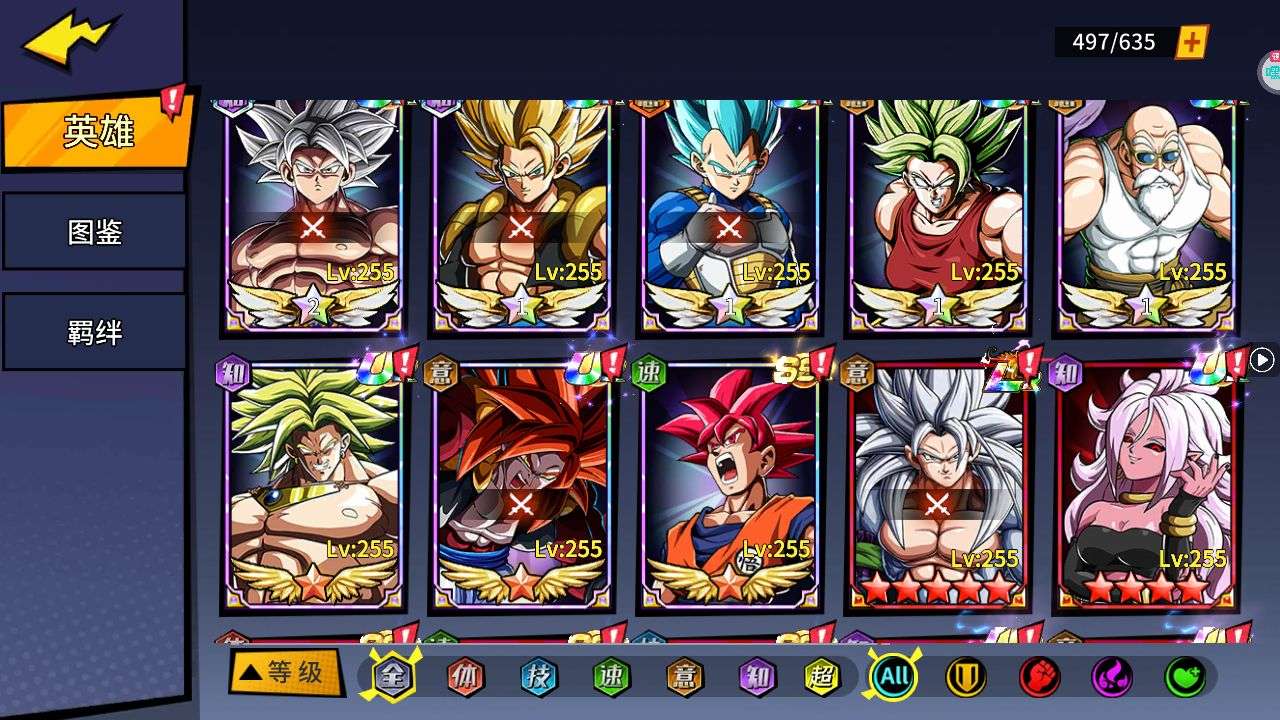Filter heroes by 速 type
Image resolution: width=1280 pixels, height=720 pixels.
pyautogui.click(x=612, y=677)
